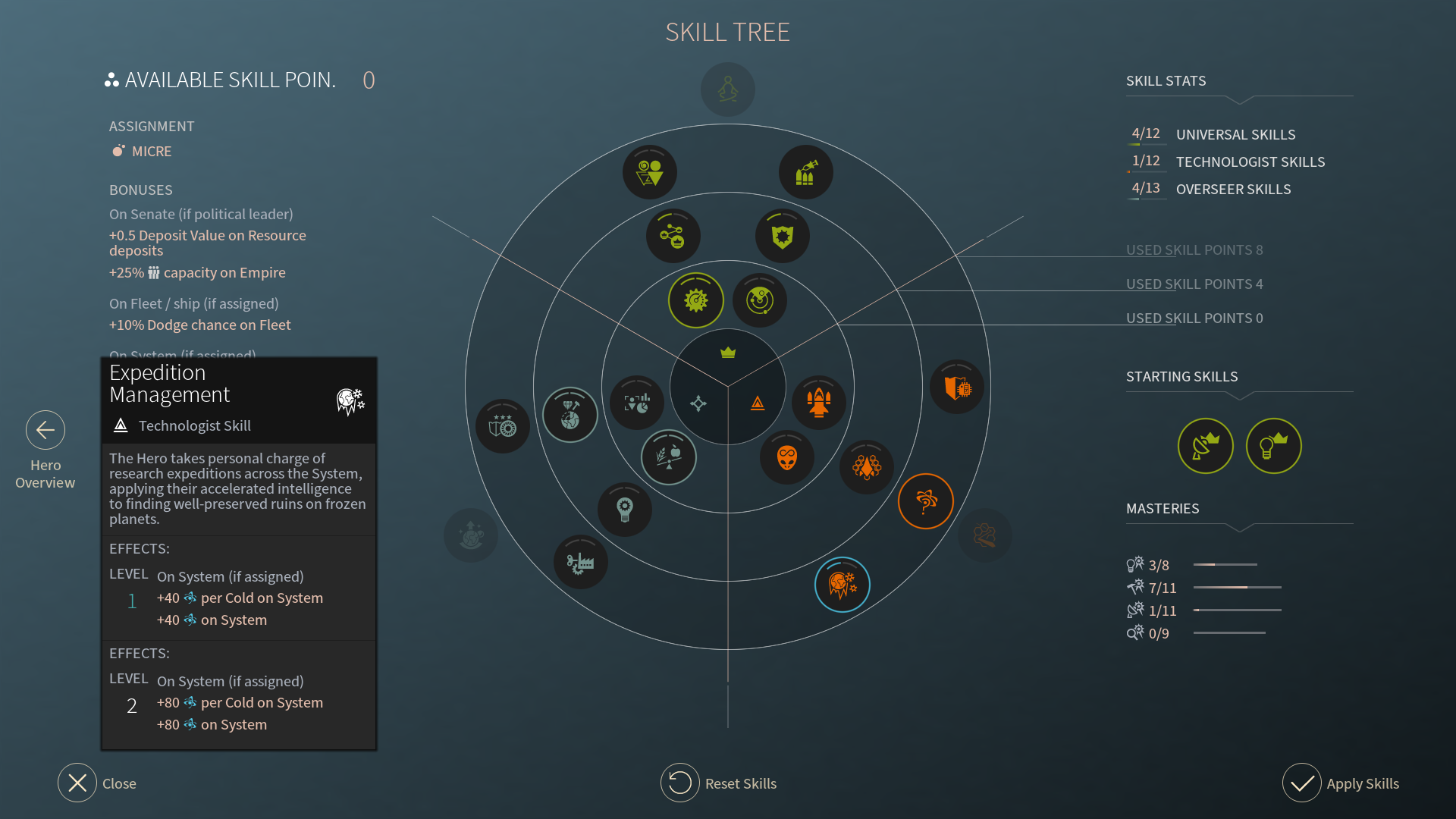Click the orange honeycomb ship skill
Viewport: 1456px width, 819px height.
coord(867,467)
